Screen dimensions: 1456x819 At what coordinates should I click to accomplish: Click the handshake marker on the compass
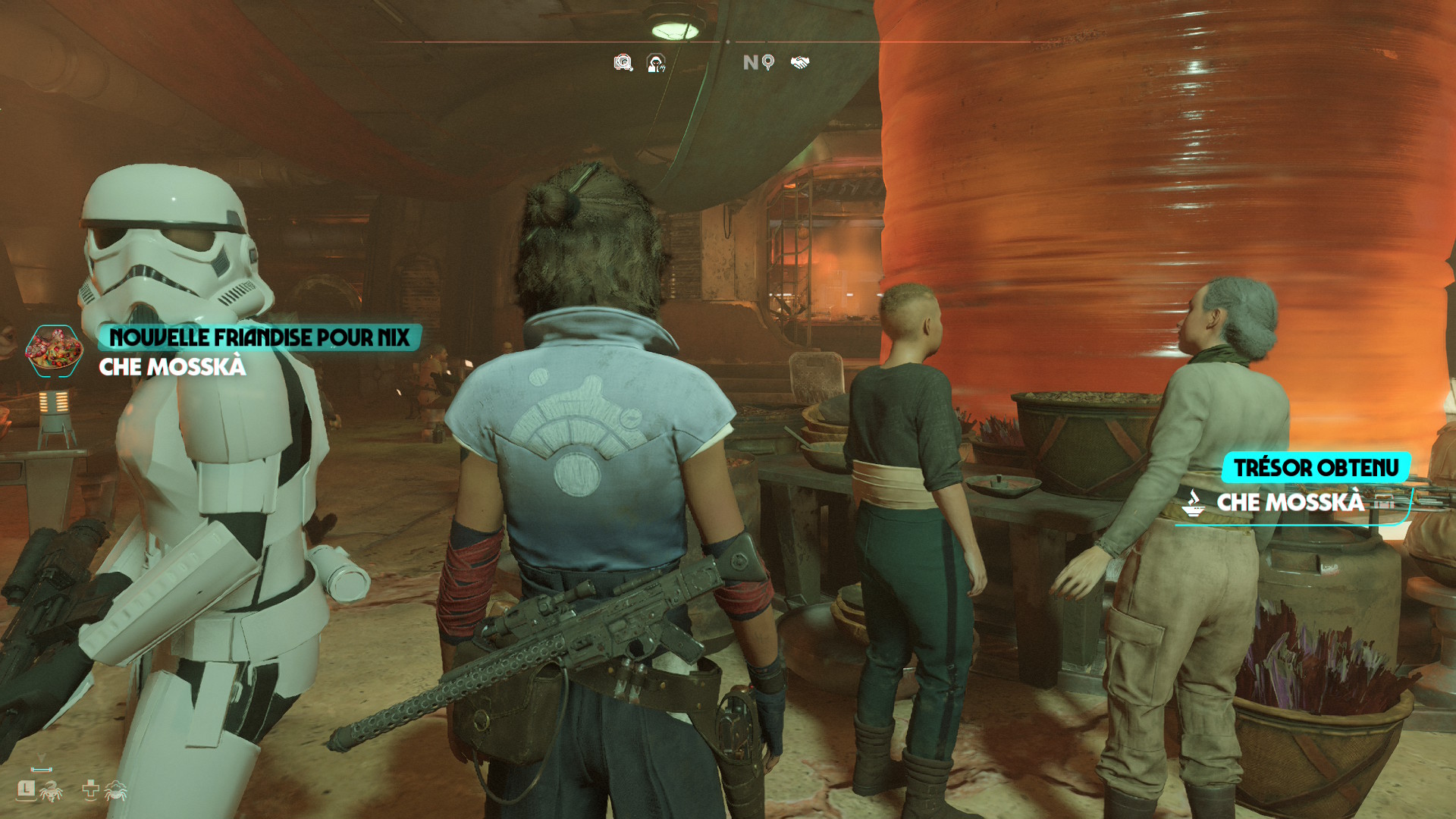click(800, 62)
